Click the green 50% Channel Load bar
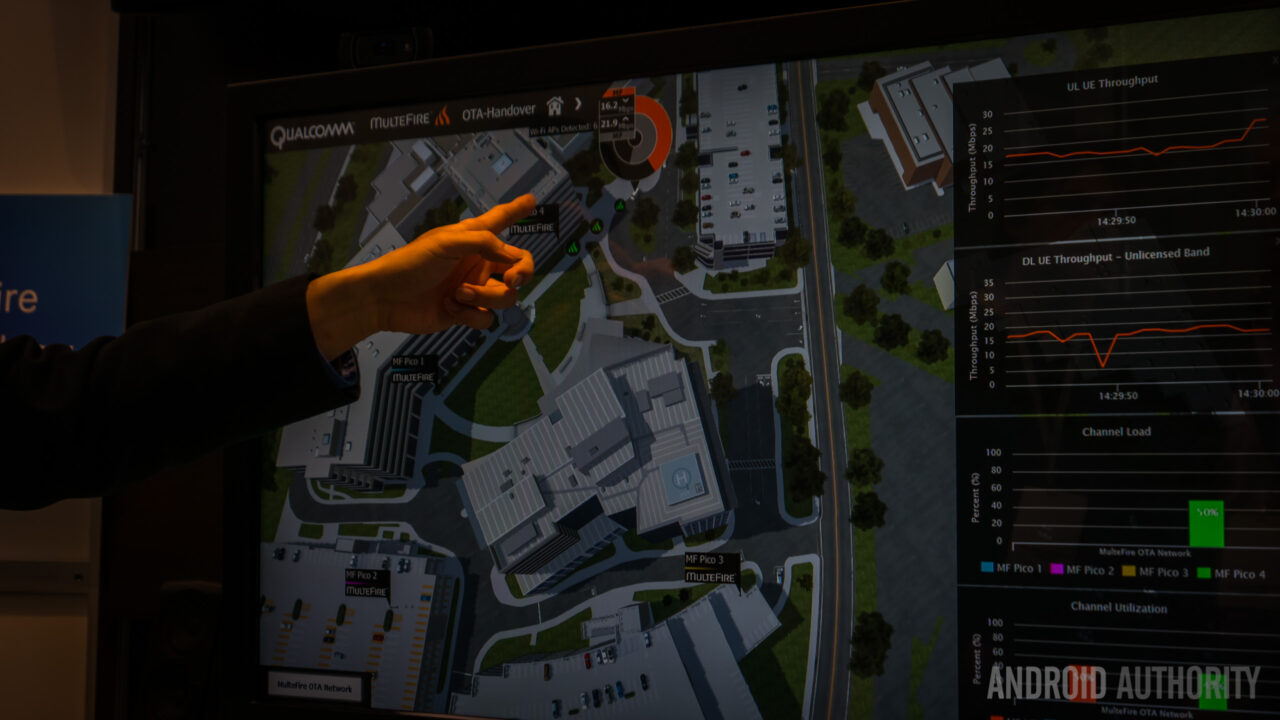 (x=1206, y=523)
